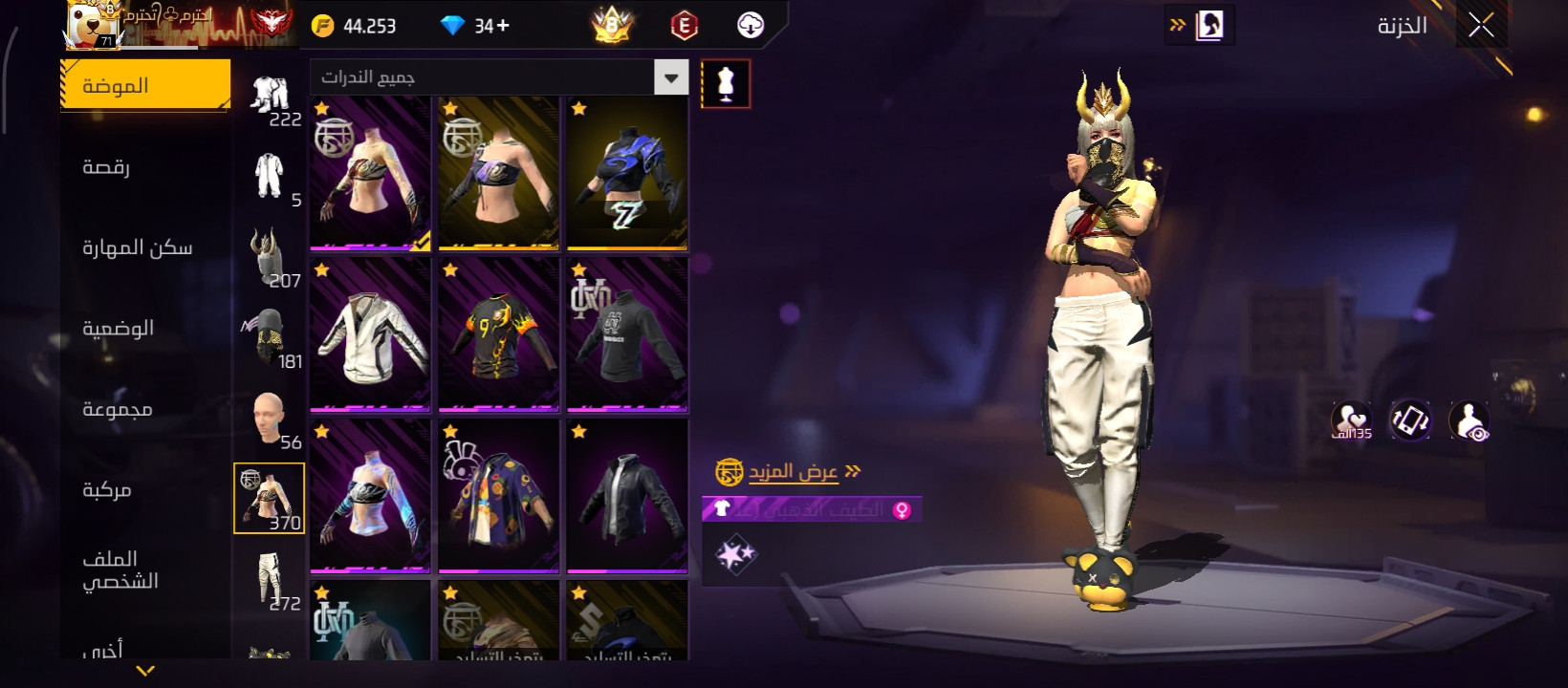Viewport: 1568px width, 688px height.
Task: Open the الملف الشخصي (Profile) tab
Action: pyautogui.click(x=120, y=570)
